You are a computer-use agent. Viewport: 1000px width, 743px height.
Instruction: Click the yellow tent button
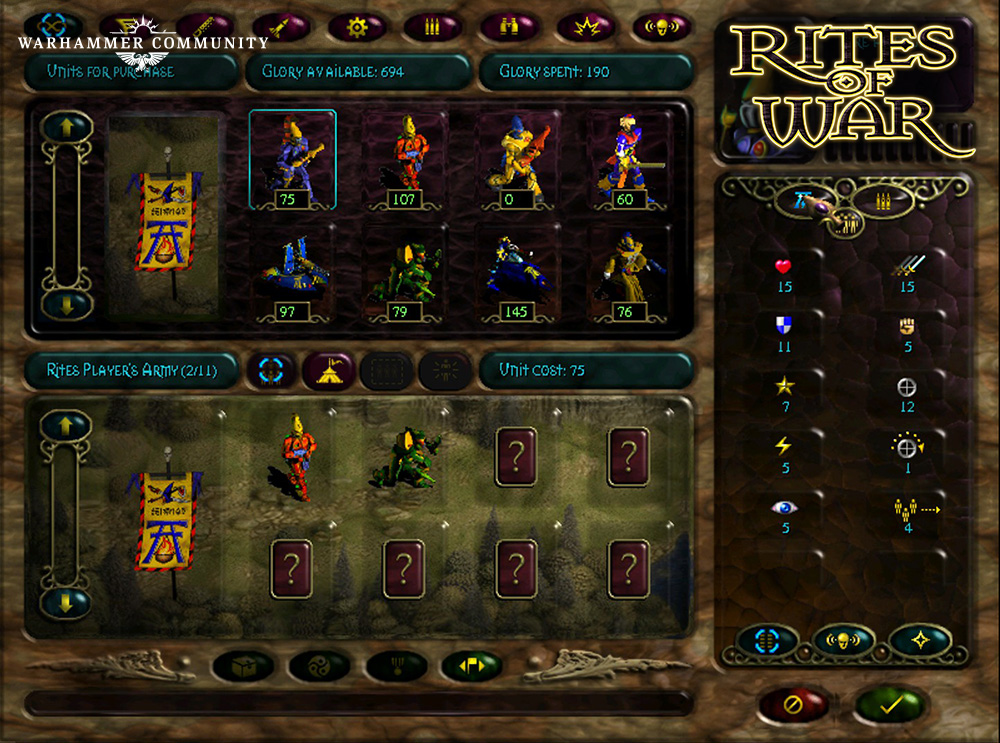[329, 370]
